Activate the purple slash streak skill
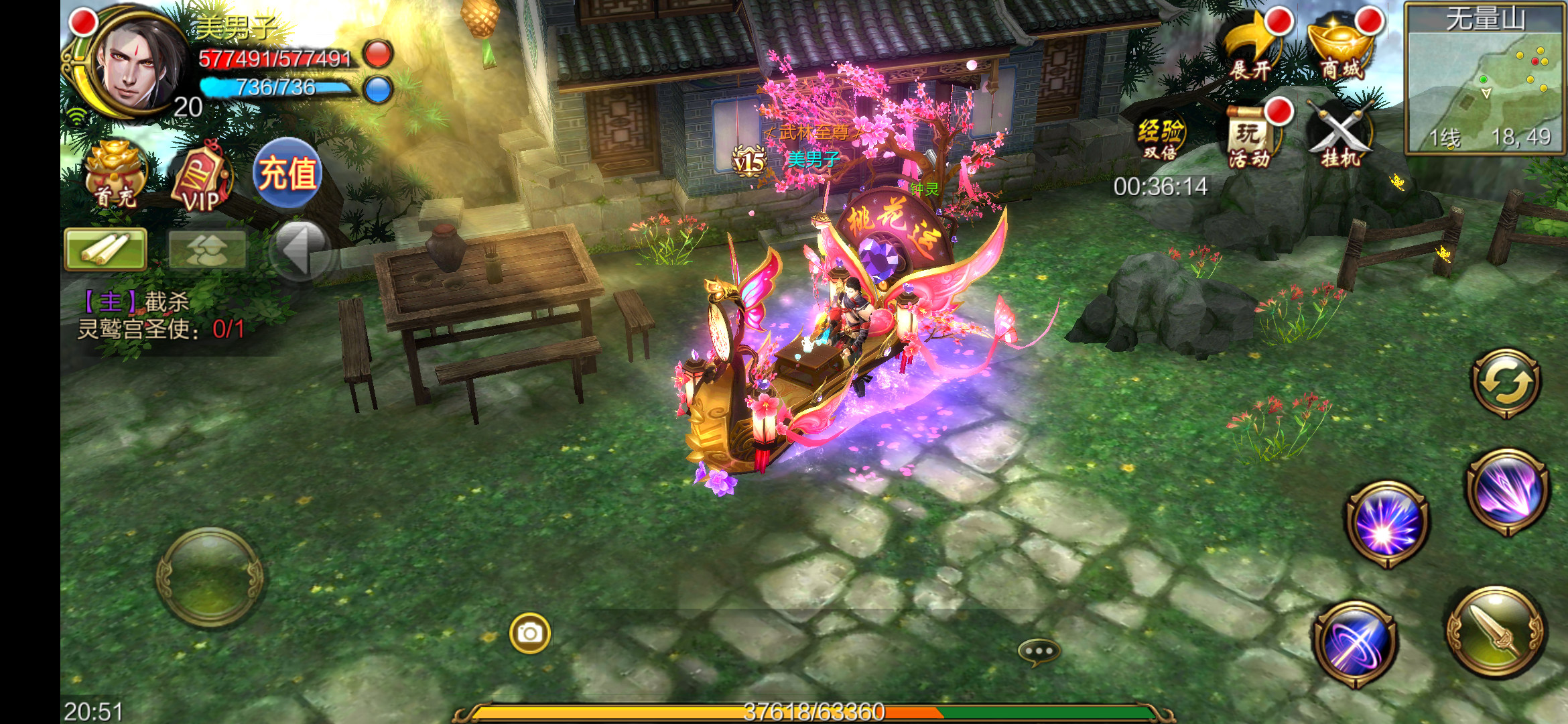The width and height of the screenshot is (1568, 724). click(1508, 492)
